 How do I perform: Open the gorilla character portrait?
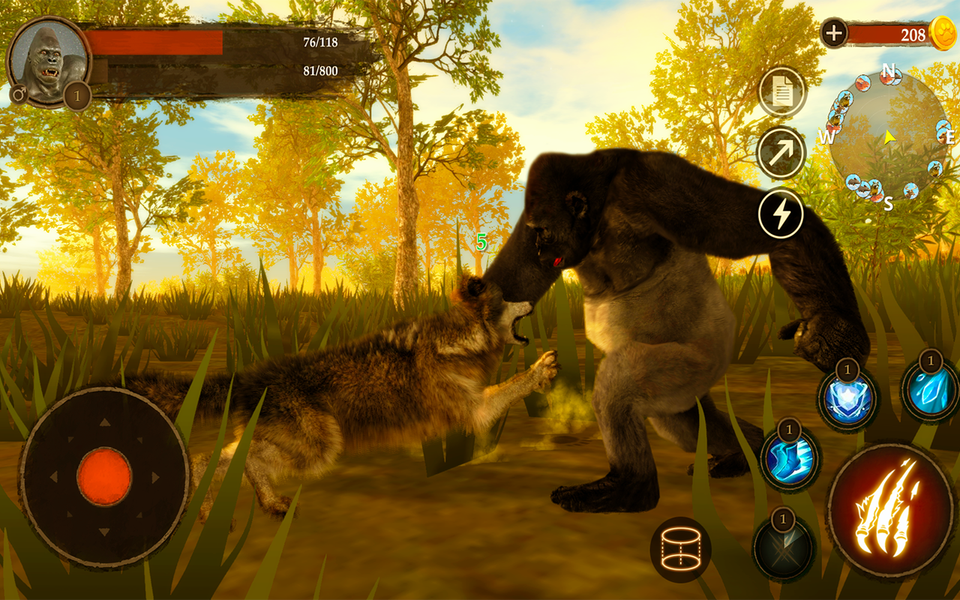coord(47,62)
